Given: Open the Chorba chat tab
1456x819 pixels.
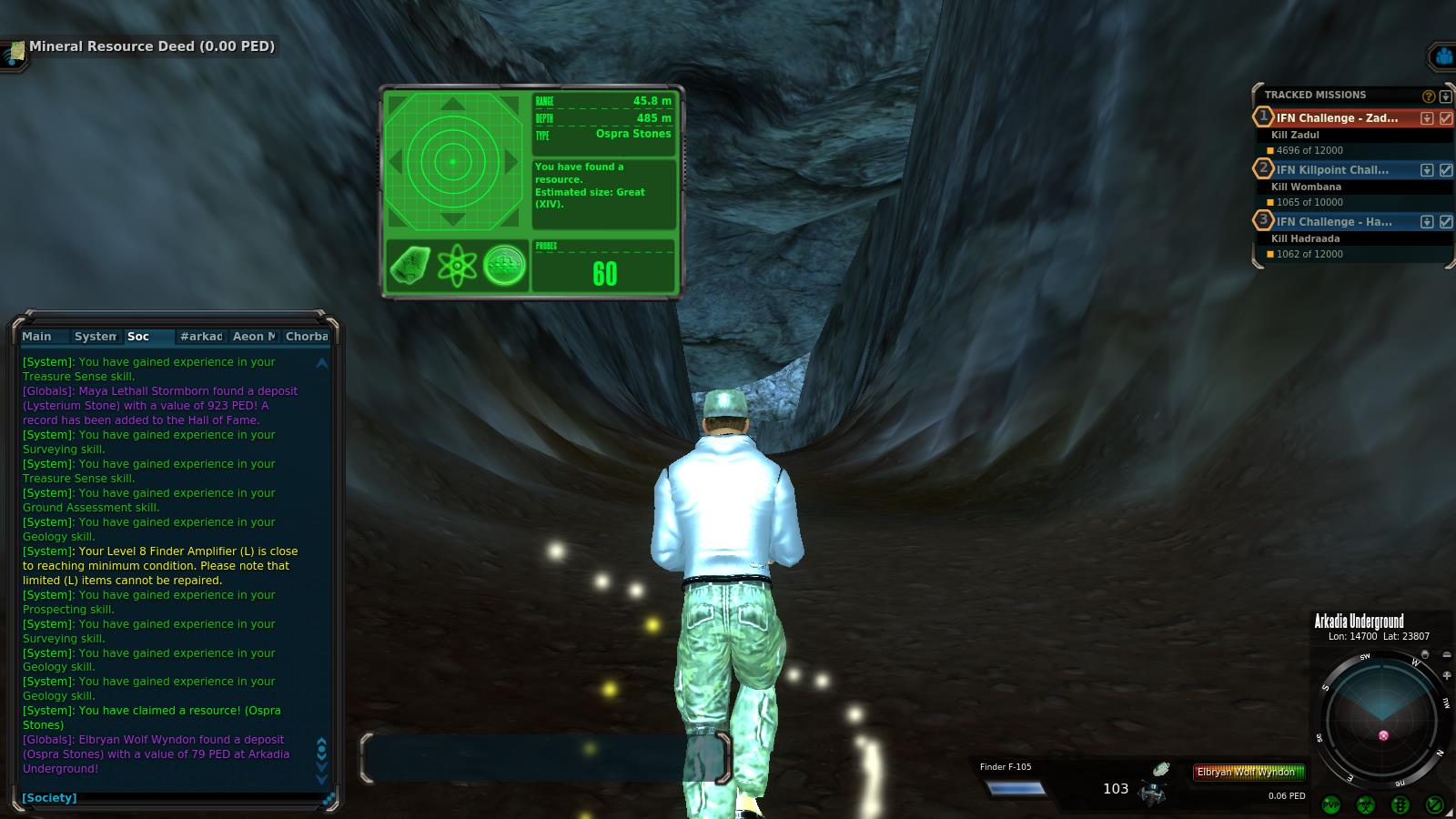Looking at the screenshot, I should tap(306, 337).
